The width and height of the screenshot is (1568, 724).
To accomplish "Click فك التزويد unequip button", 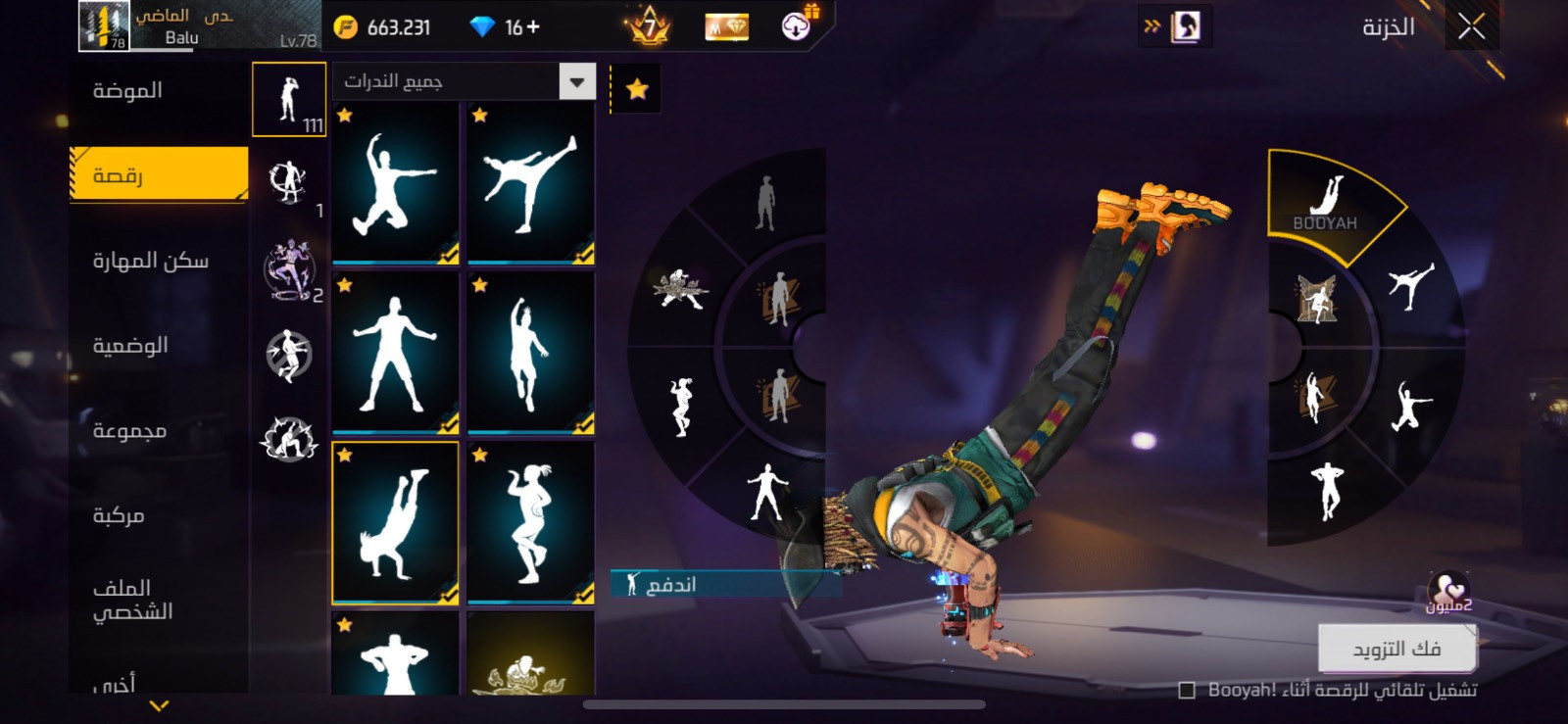I will click(1396, 649).
